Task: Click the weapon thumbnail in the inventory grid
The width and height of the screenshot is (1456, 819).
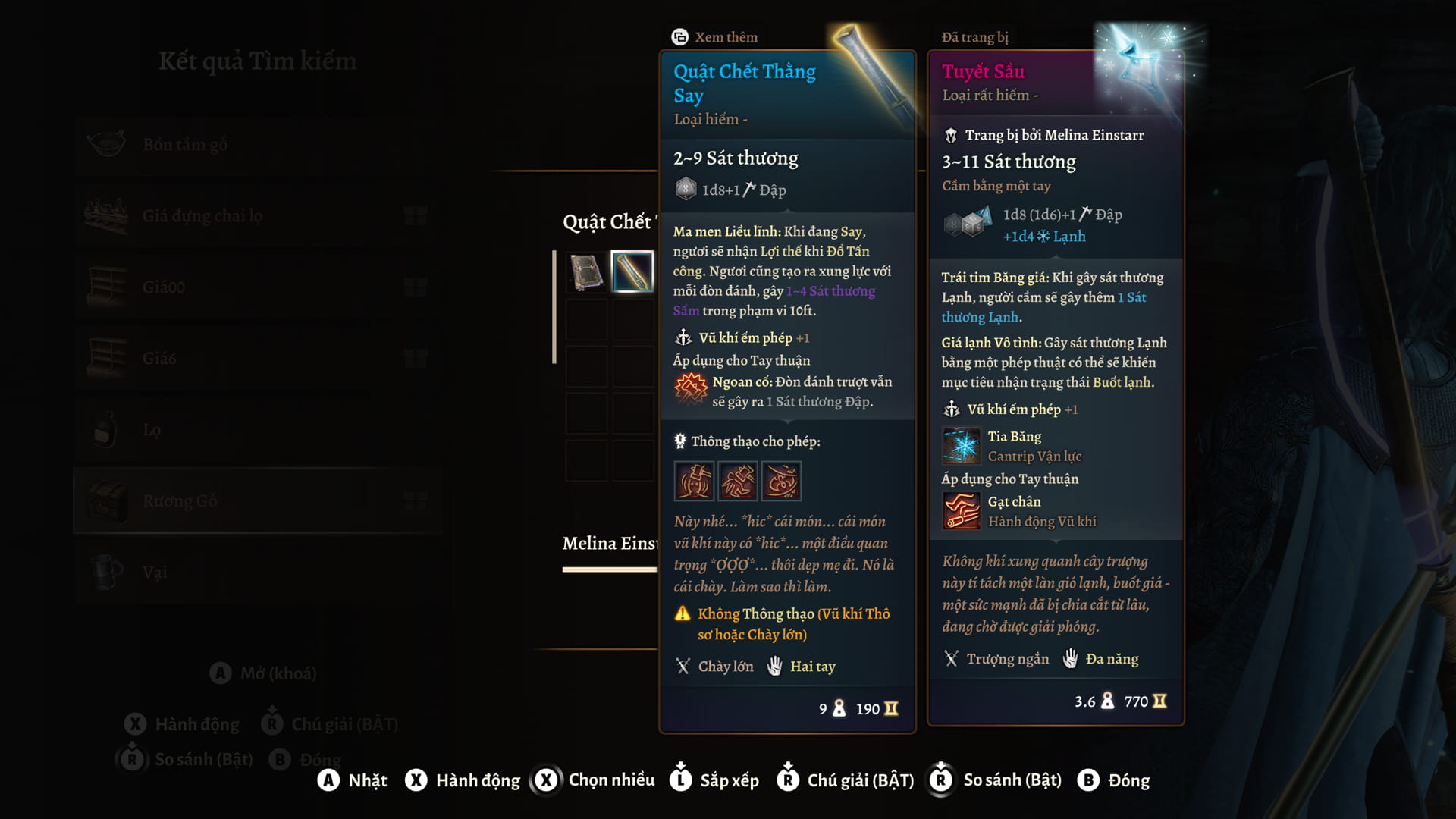Action: tap(634, 274)
